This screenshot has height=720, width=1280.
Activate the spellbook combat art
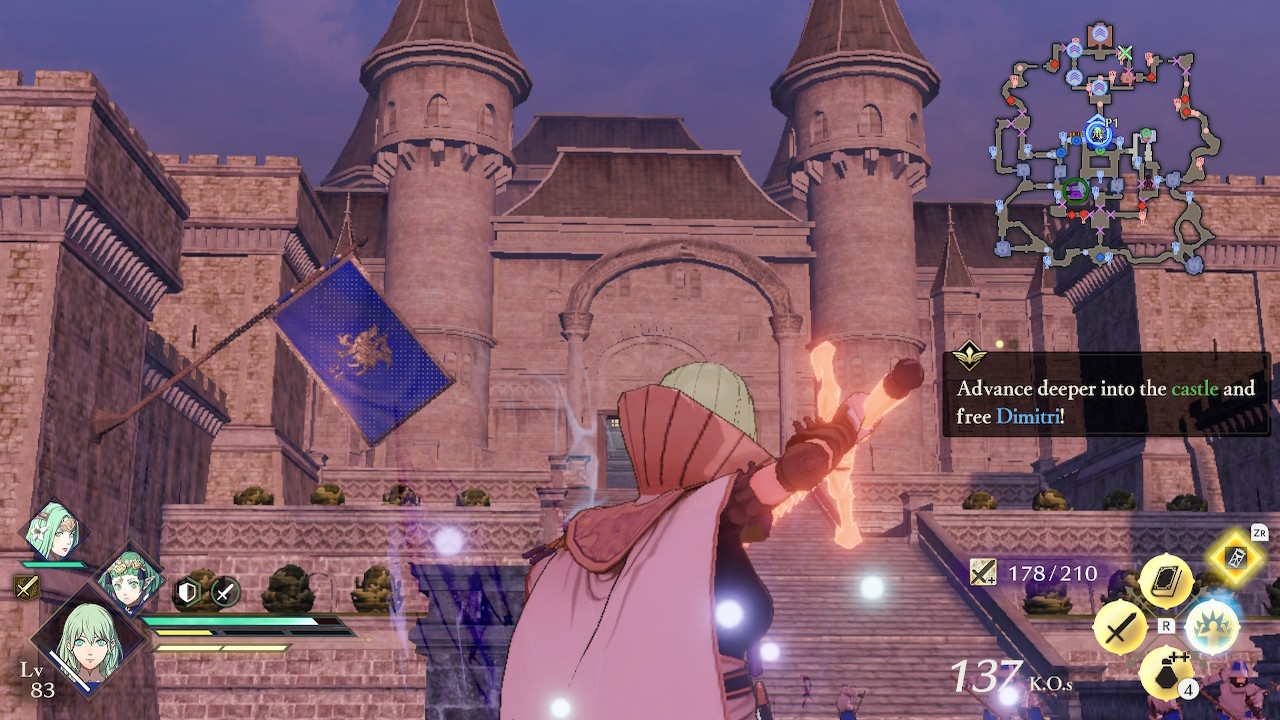1166,581
